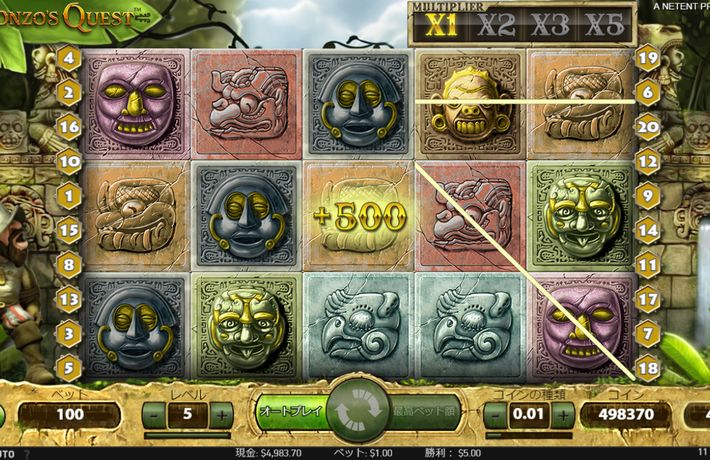The image size is (710, 460).
Task: Show payline number 1
Action: [70, 196]
